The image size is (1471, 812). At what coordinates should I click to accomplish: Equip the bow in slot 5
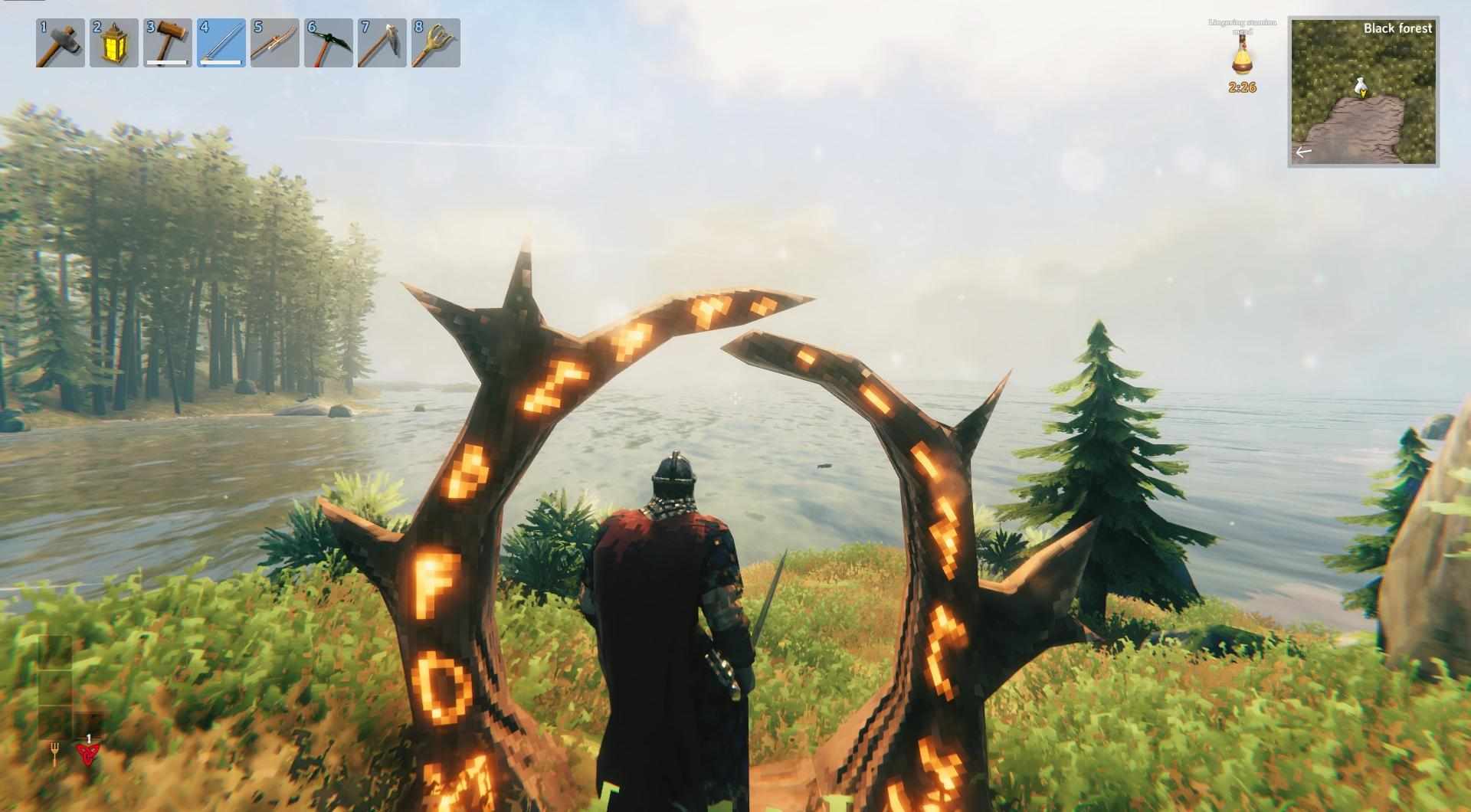tap(275, 43)
